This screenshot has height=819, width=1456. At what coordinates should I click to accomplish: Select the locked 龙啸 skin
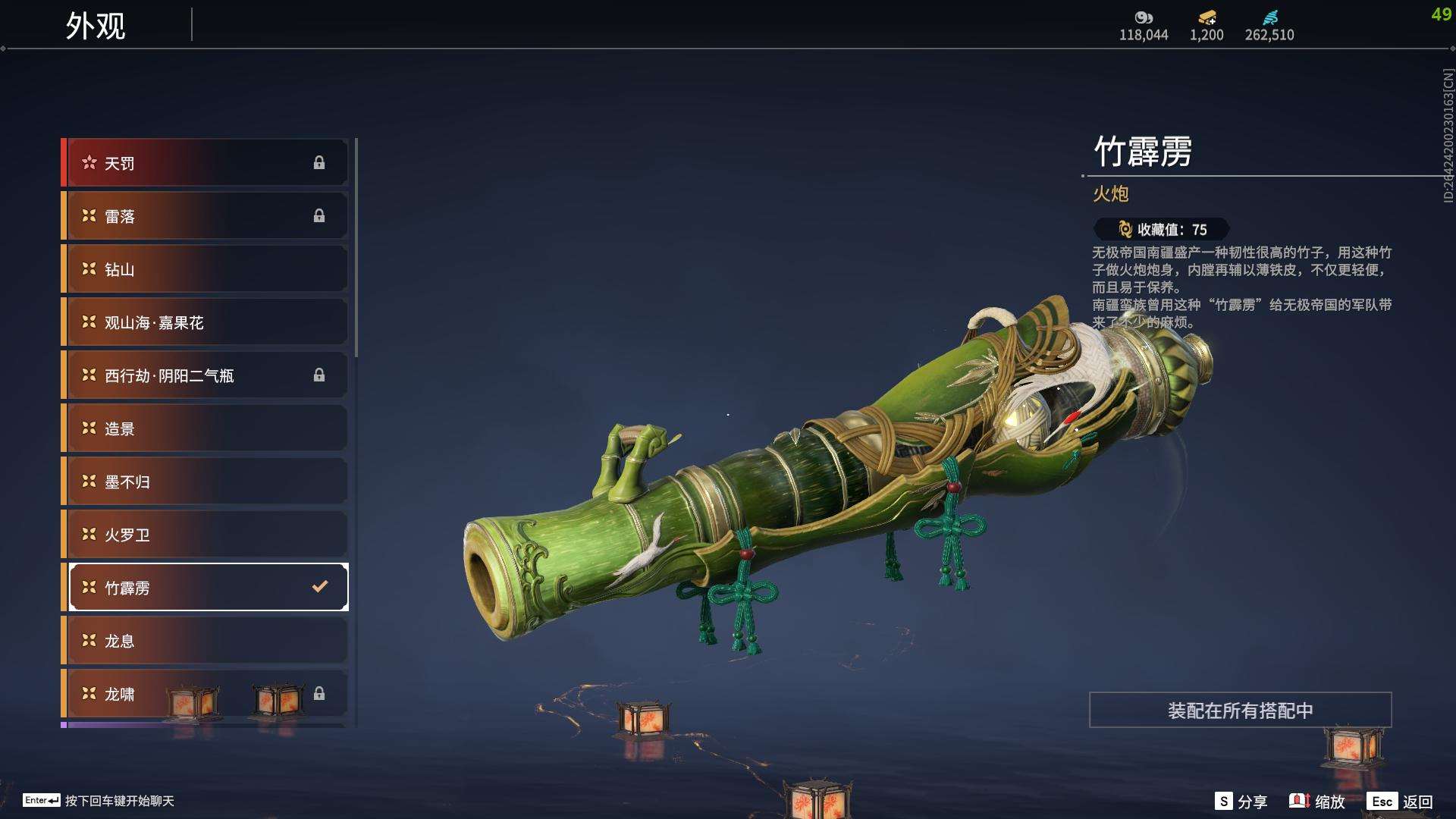[206, 694]
